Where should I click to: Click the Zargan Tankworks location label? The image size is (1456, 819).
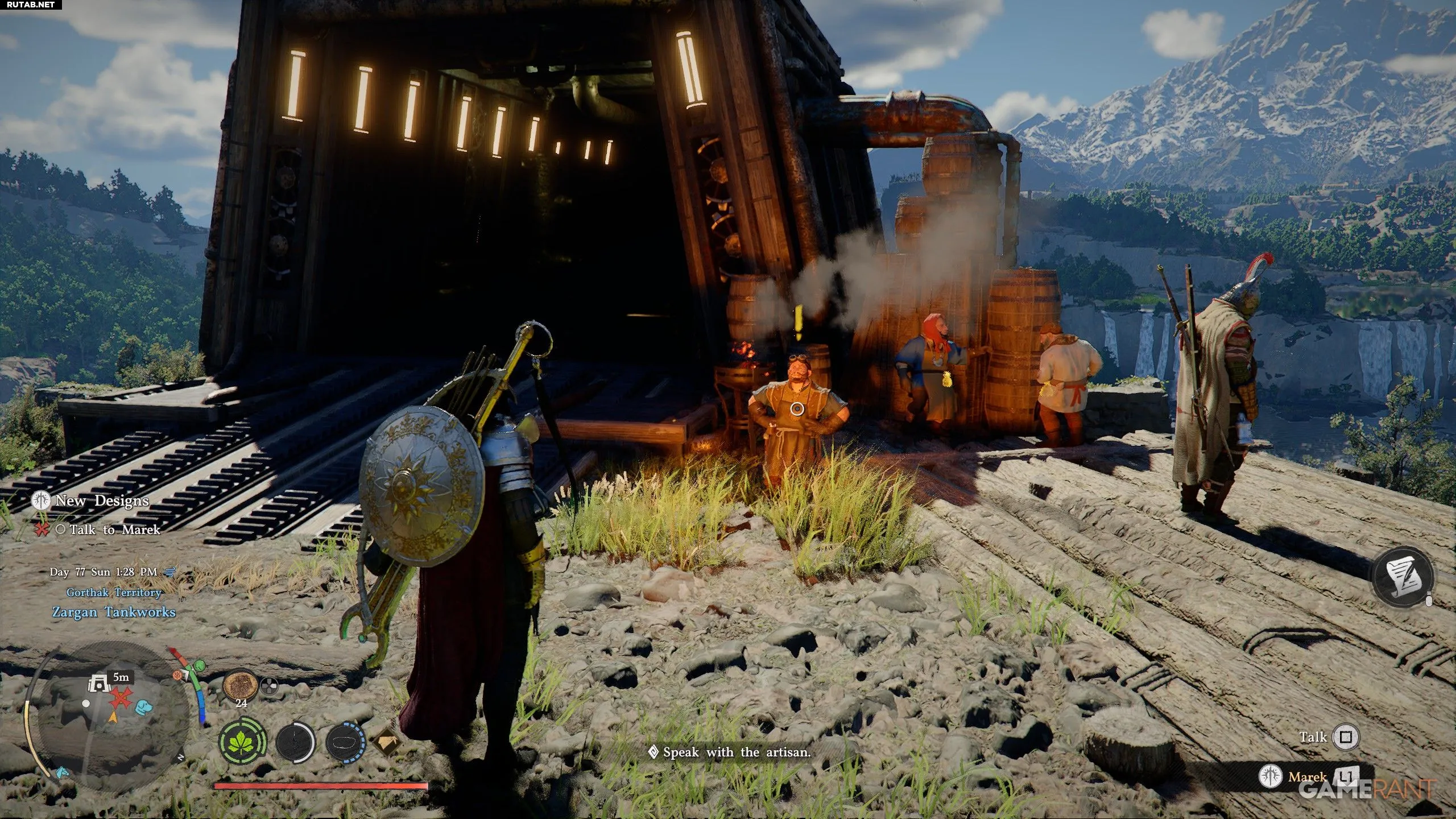click(114, 612)
